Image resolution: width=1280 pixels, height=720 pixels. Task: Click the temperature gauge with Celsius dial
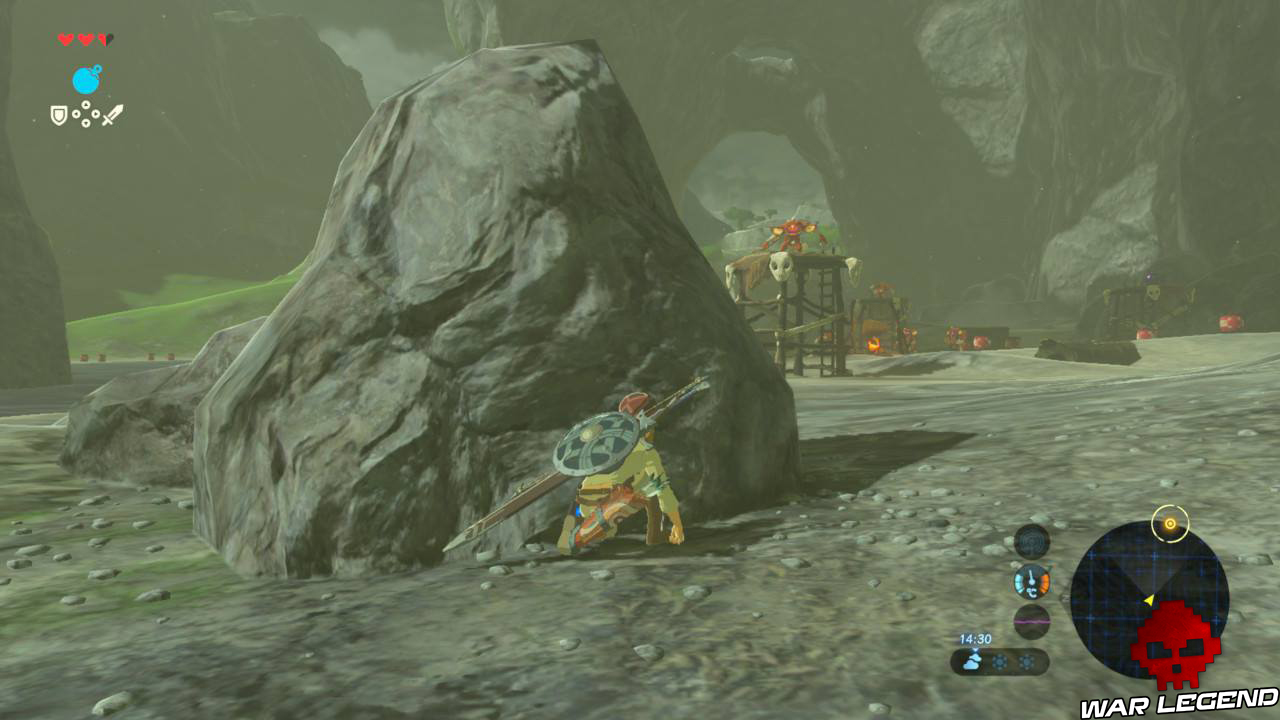coord(1030,581)
